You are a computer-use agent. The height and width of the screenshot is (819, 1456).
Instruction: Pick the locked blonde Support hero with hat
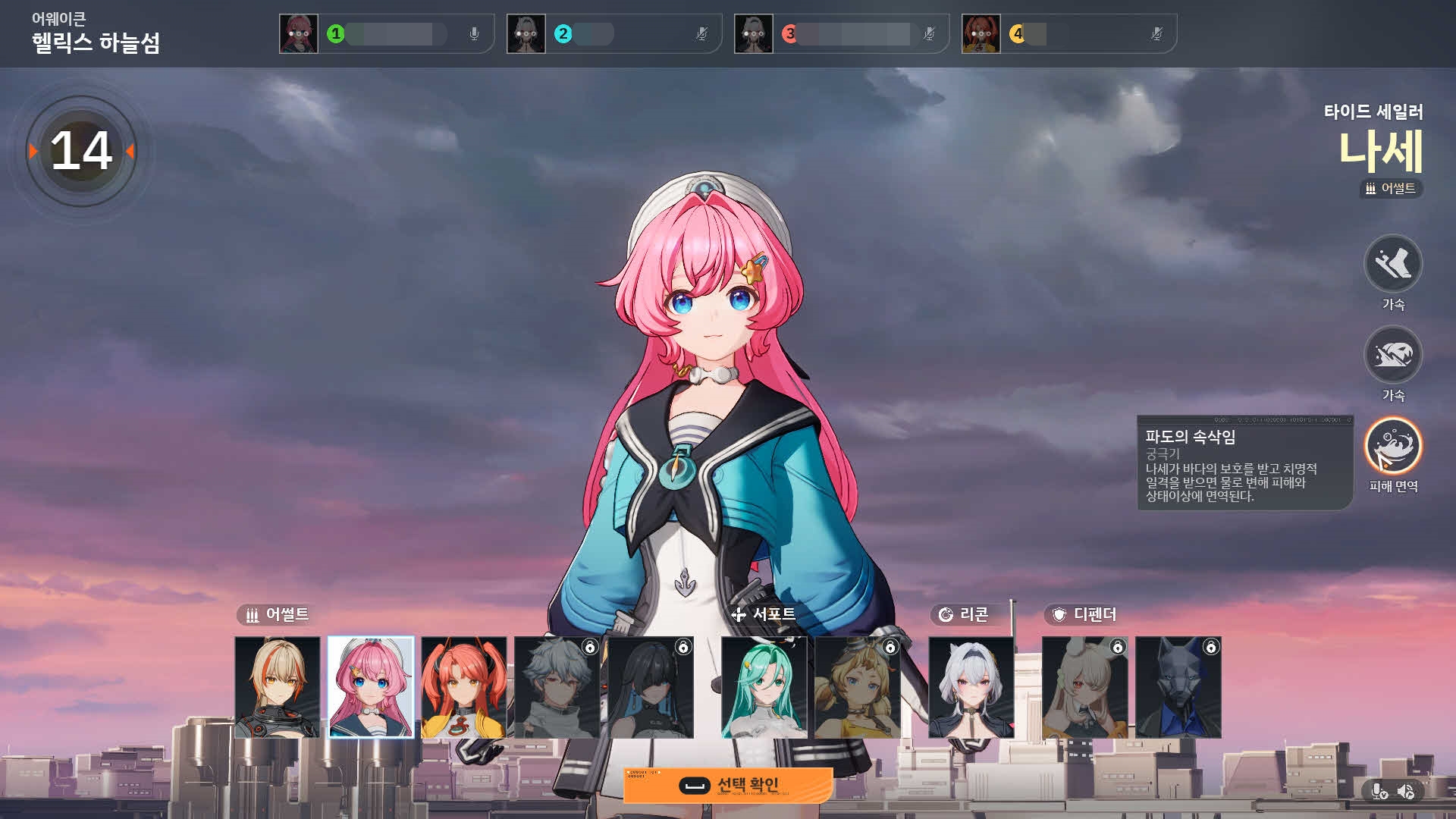click(858, 687)
